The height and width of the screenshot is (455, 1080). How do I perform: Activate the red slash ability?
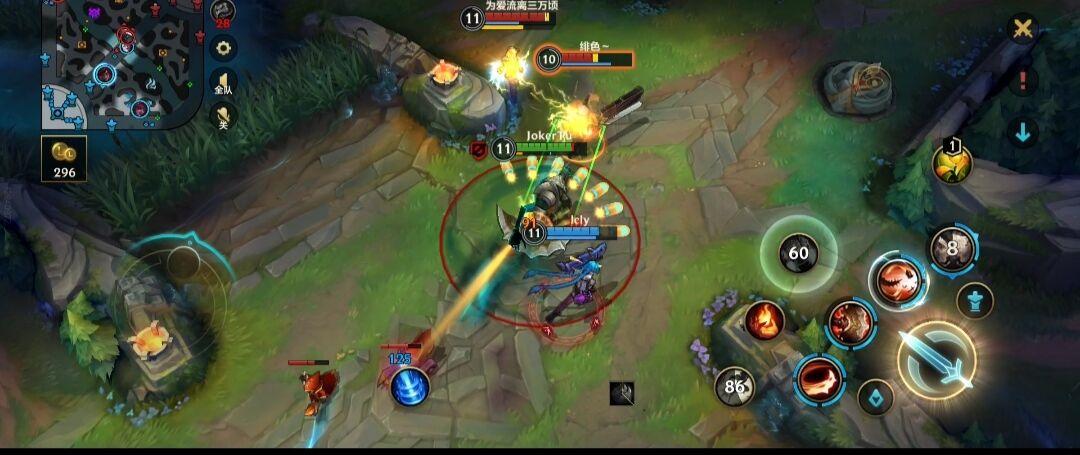point(819,379)
